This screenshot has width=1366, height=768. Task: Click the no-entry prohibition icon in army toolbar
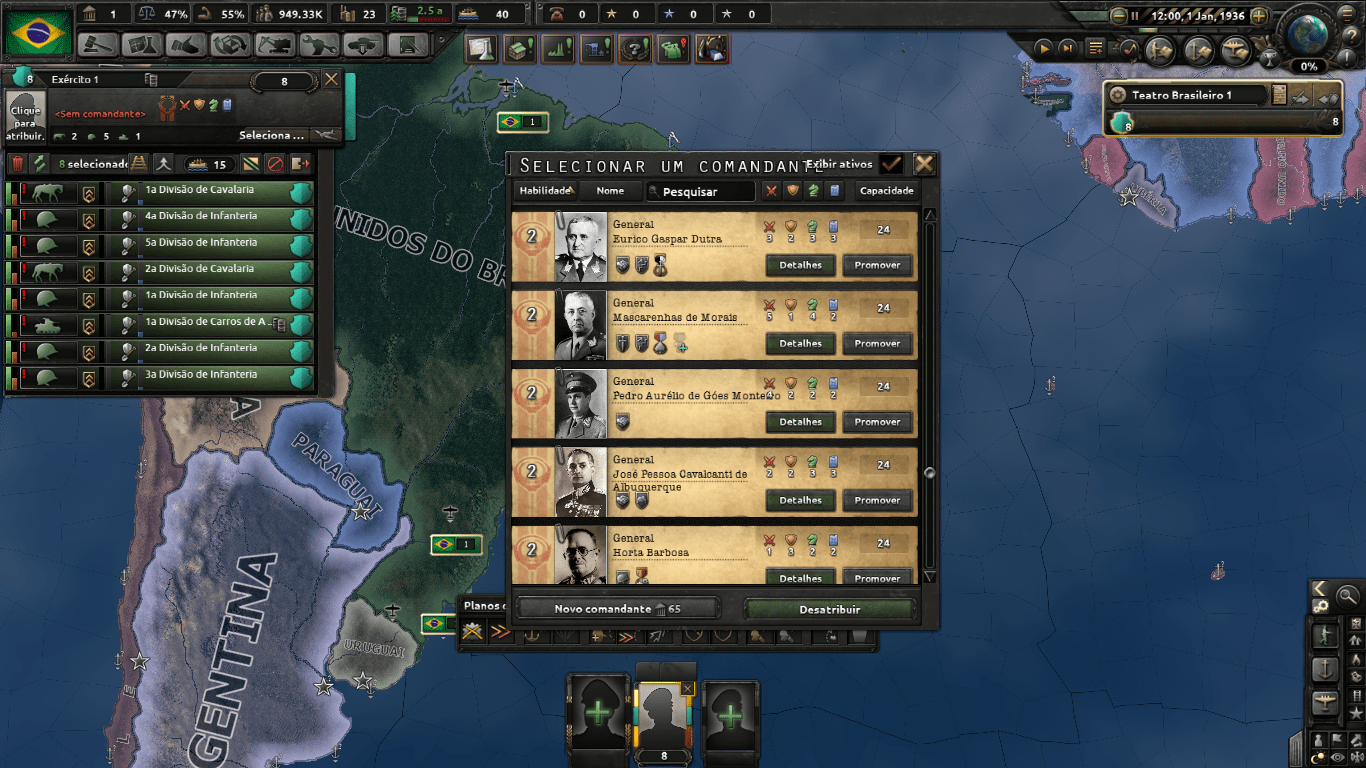[x=274, y=165]
